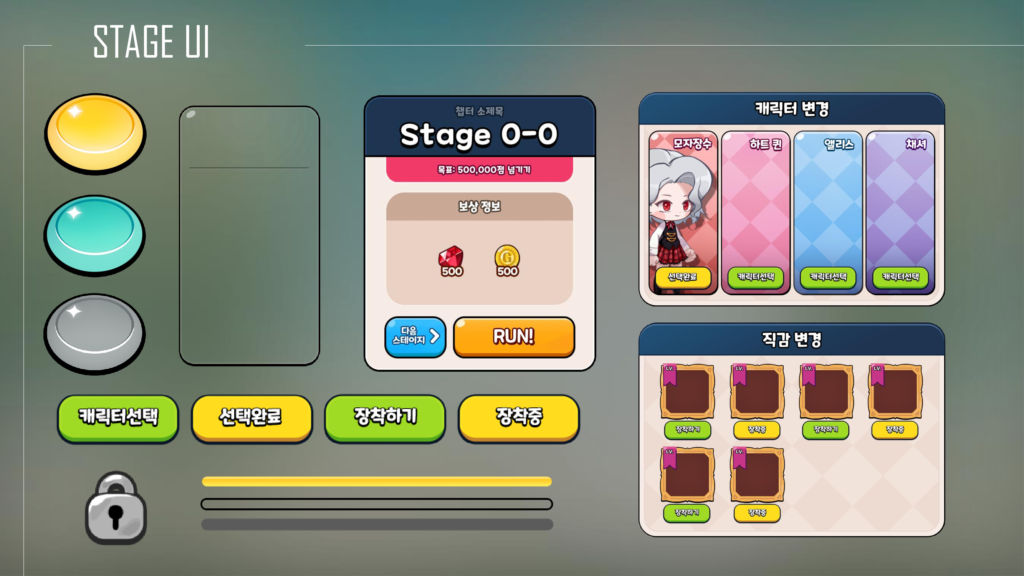Click the large yellow 선택완료 sample button

(251, 417)
